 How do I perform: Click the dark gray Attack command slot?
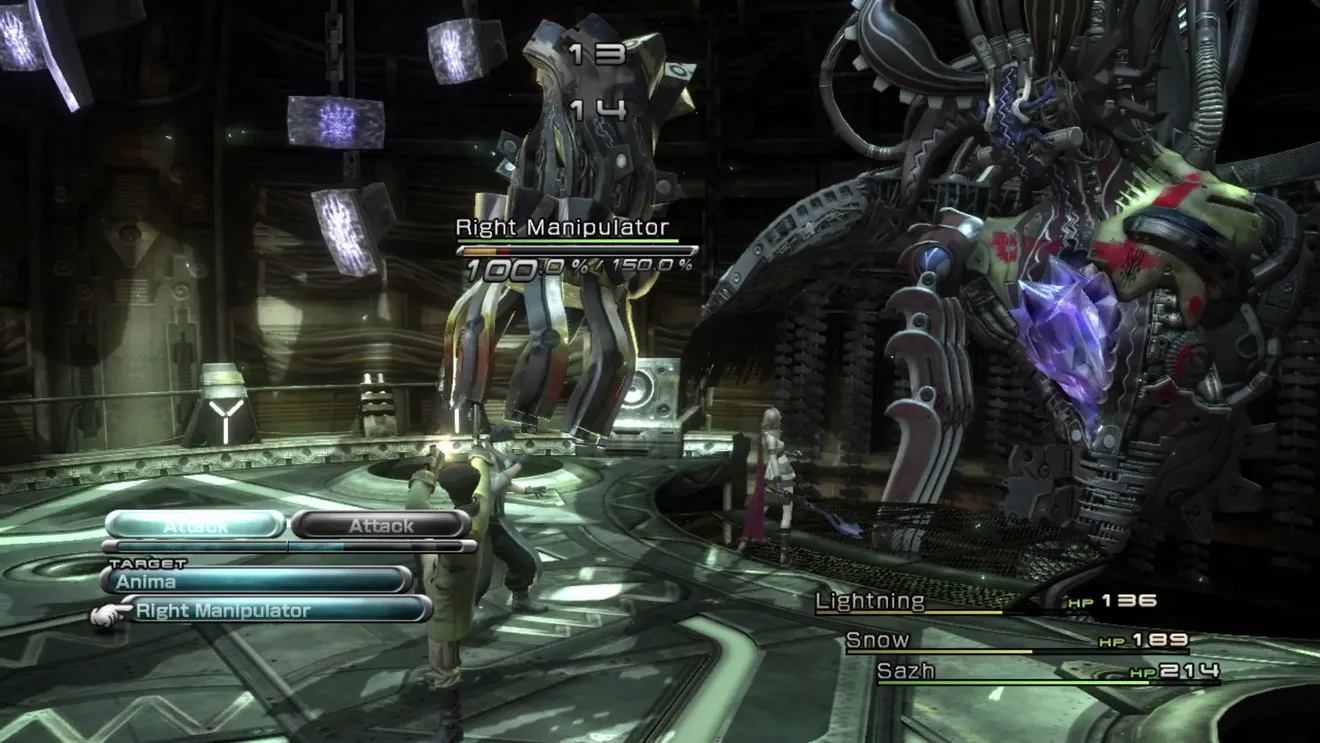tap(381, 525)
